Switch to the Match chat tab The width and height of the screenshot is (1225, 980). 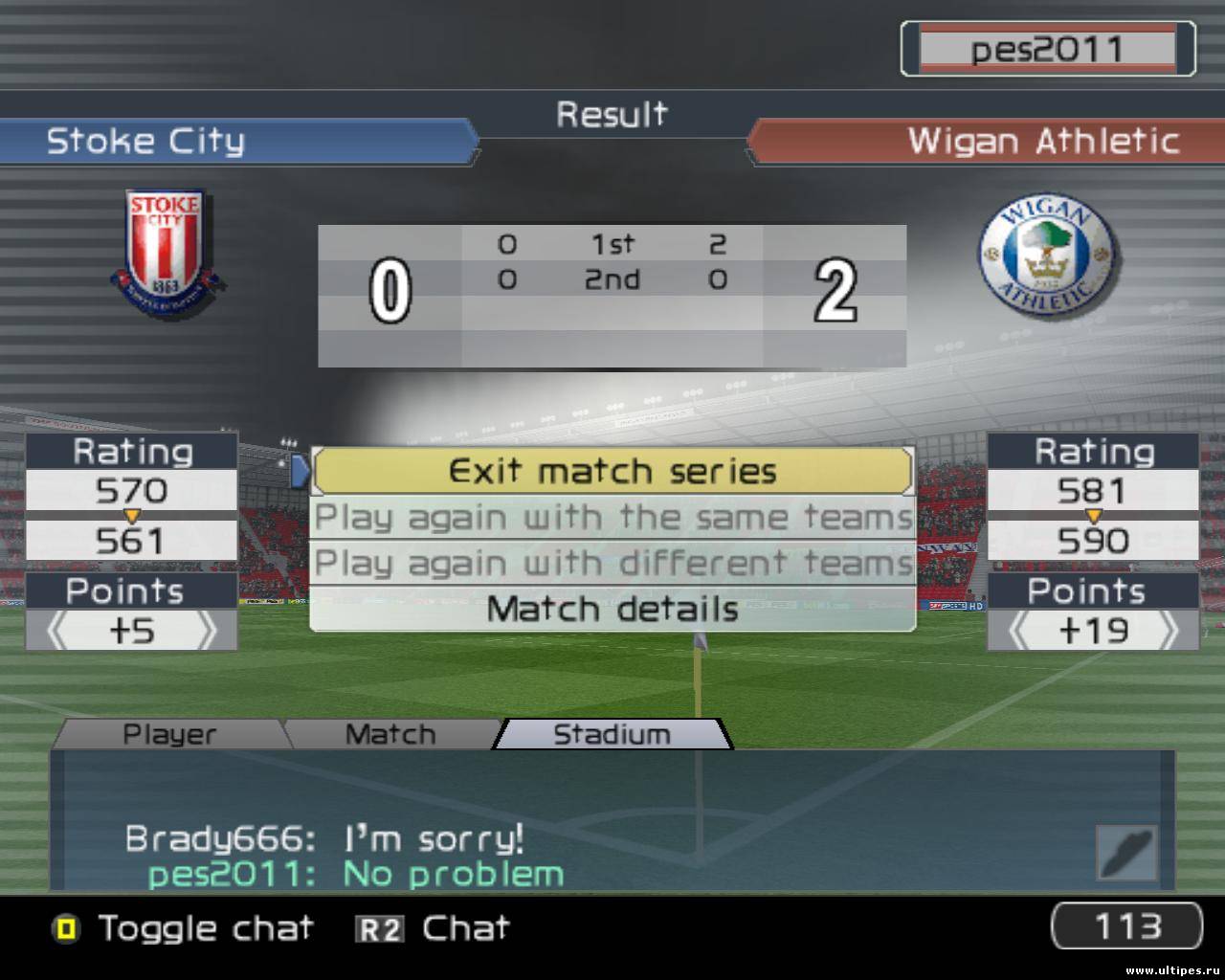390,734
